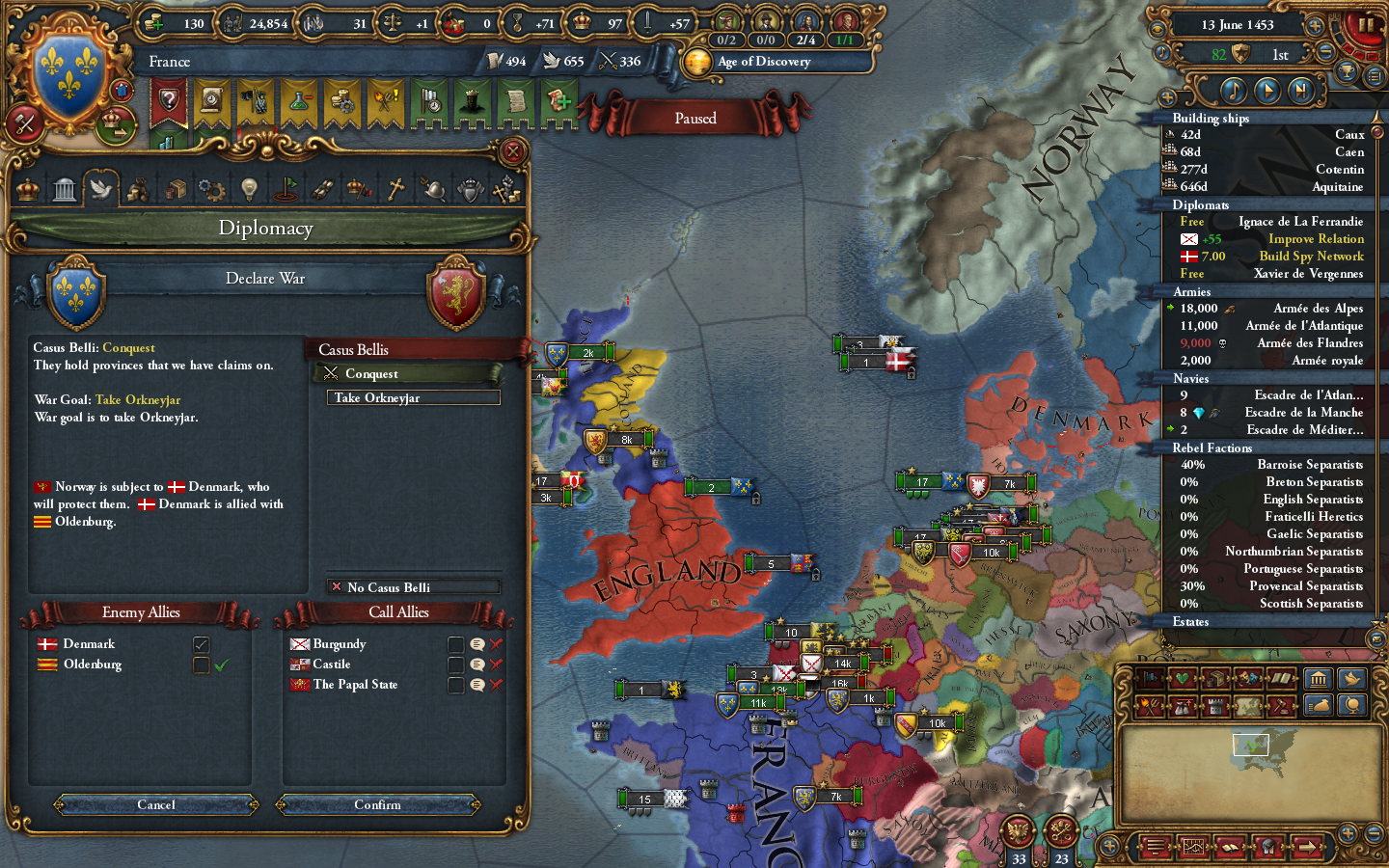Check the Burgundy call-to-arms box
The width and height of the screenshot is (1389, 868).
pos(456,644)
